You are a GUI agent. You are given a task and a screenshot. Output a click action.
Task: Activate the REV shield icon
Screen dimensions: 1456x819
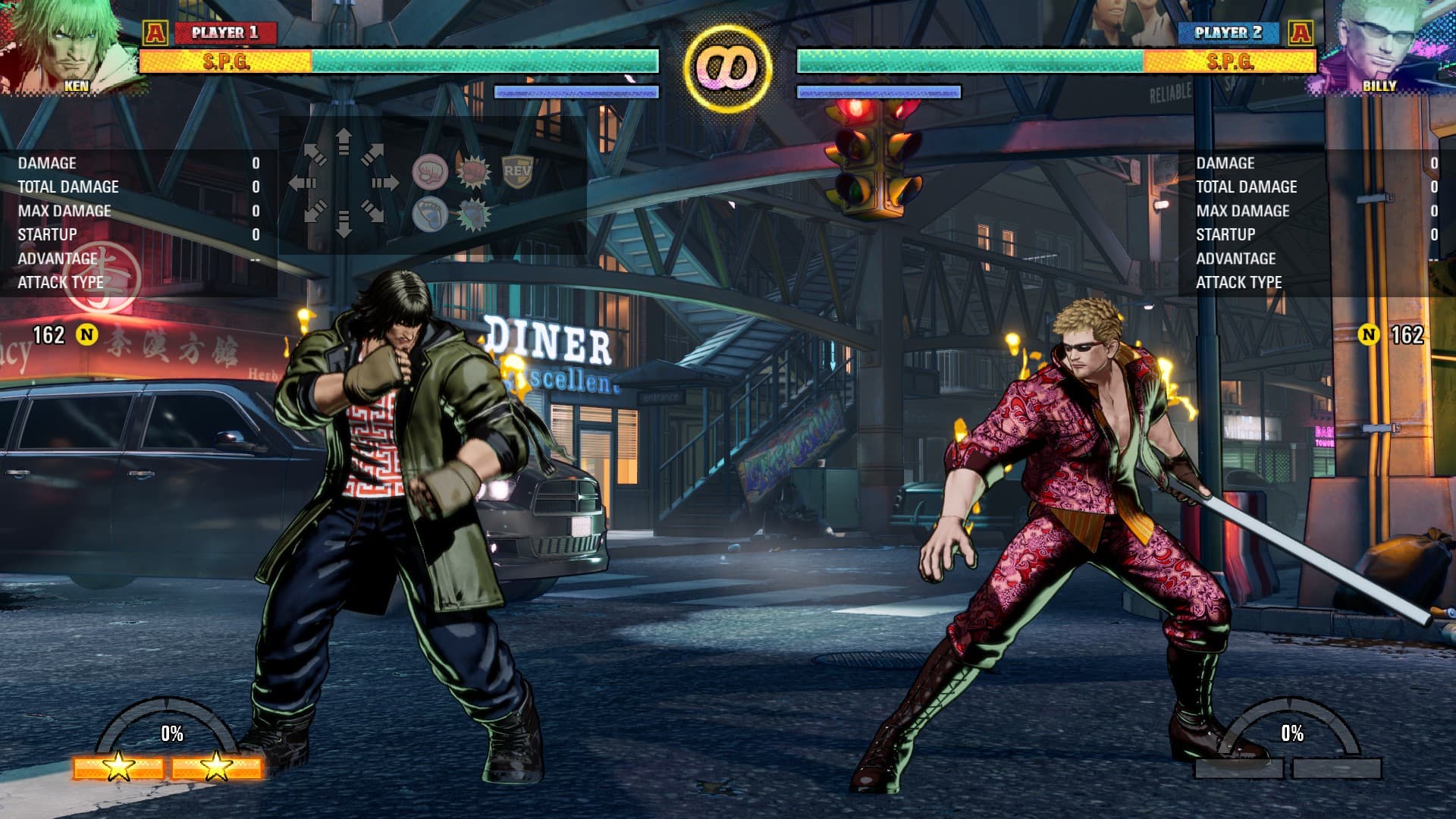(517, 171)
